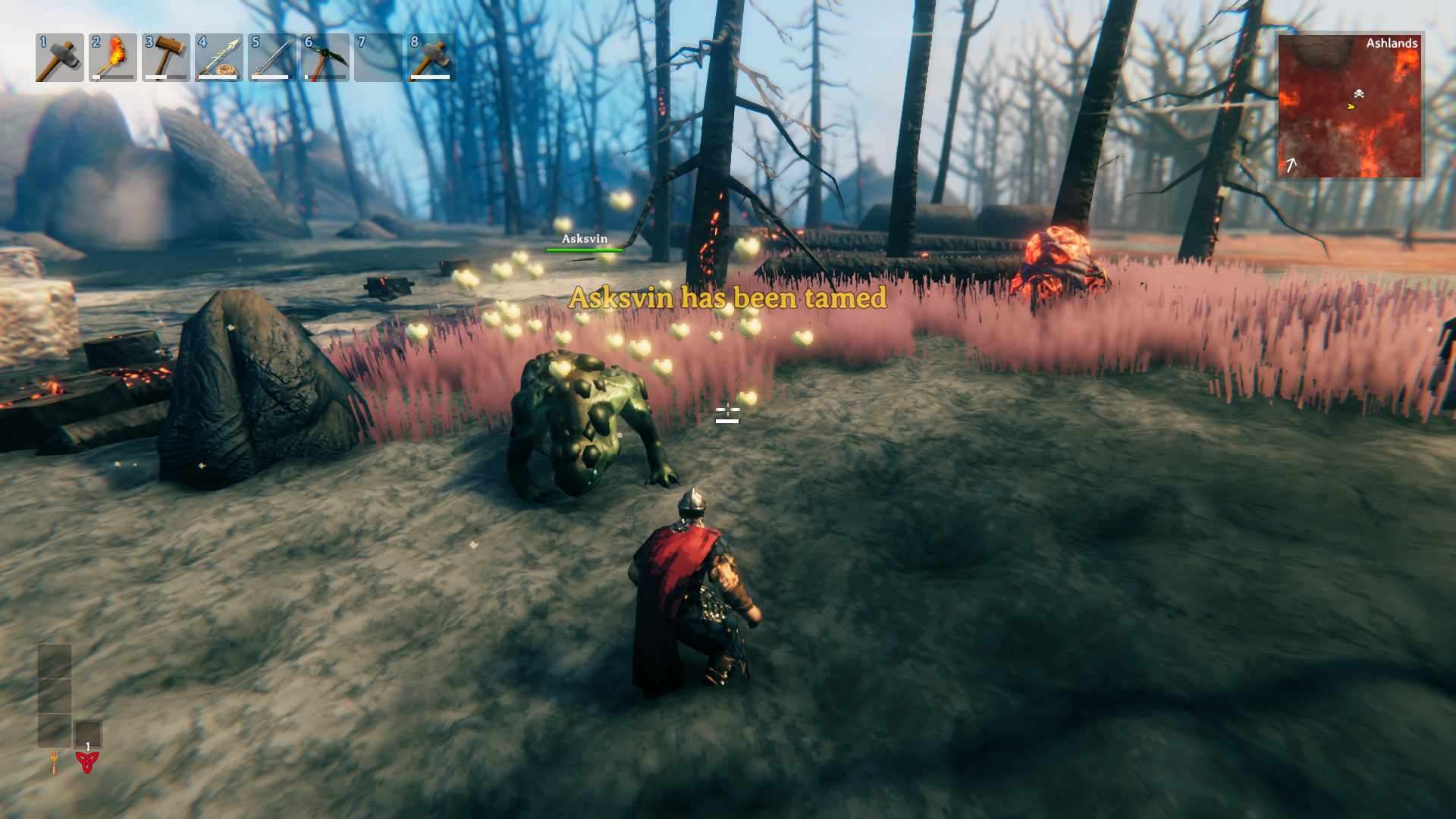The image size is (1456, 819).
Task: Equip the burning torch from the hotbar
Action: (x=112, y=58)
